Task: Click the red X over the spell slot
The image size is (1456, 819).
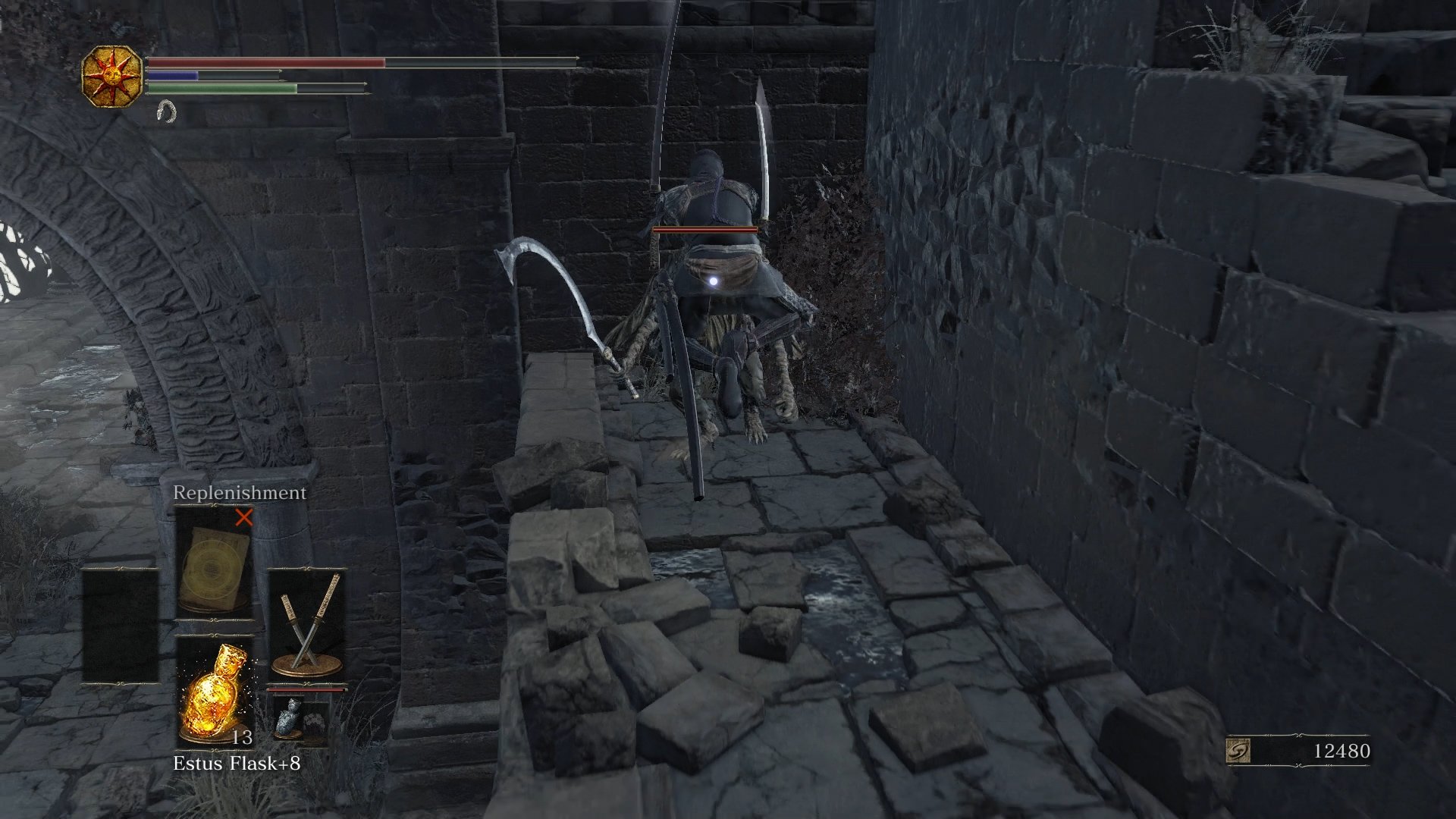Action: pyautogui.click(x=243, y=519)
